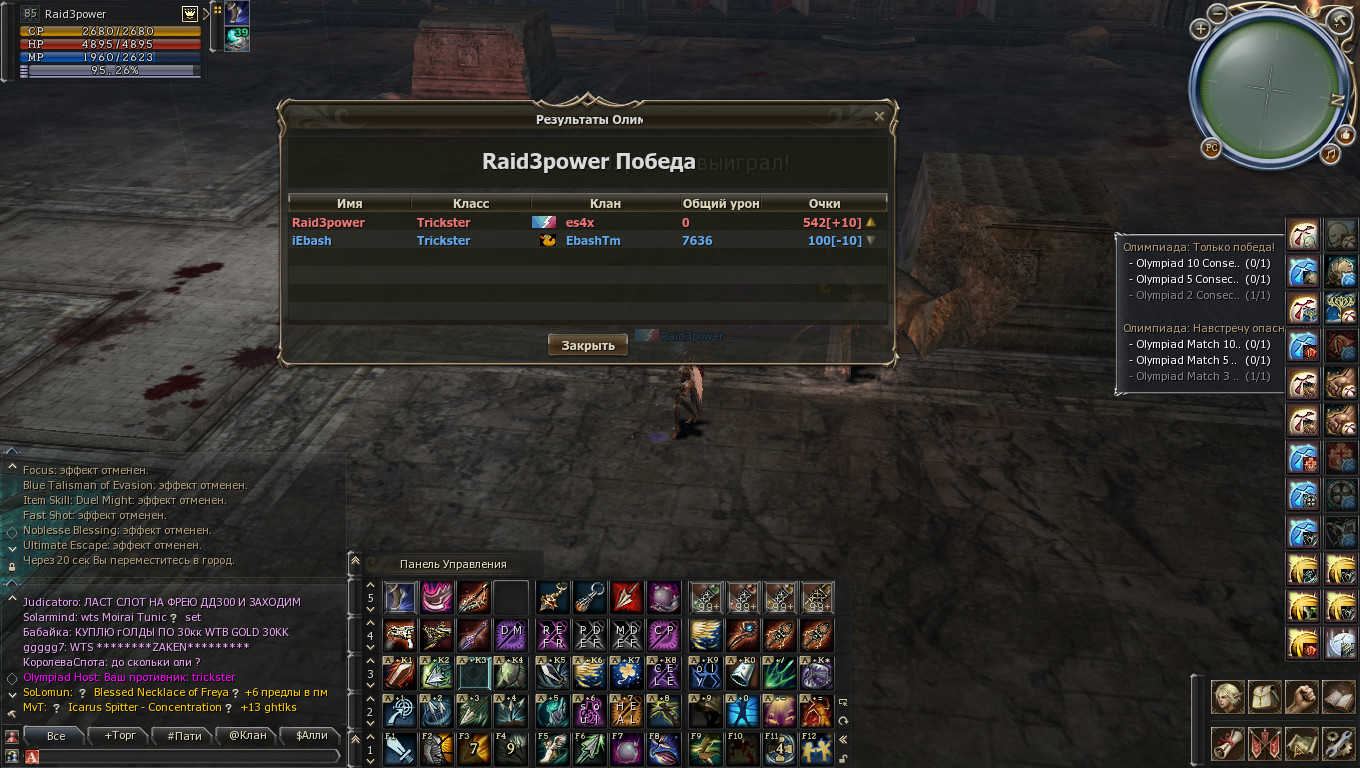Open the system settings wrench-and-gear icon

point(1338,743)
